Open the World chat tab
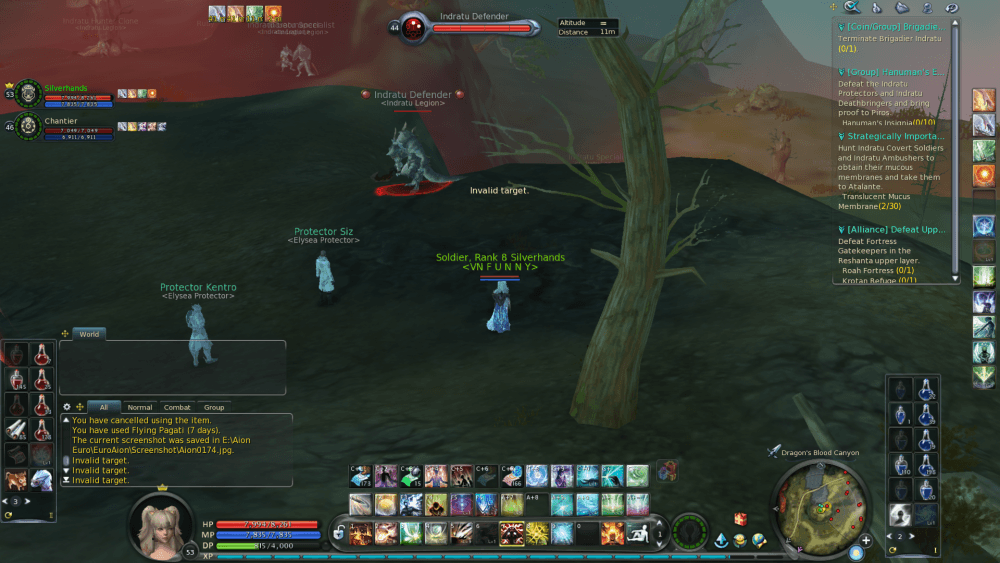This screenshot has width=1000, height=563. [x=89, y=334]
